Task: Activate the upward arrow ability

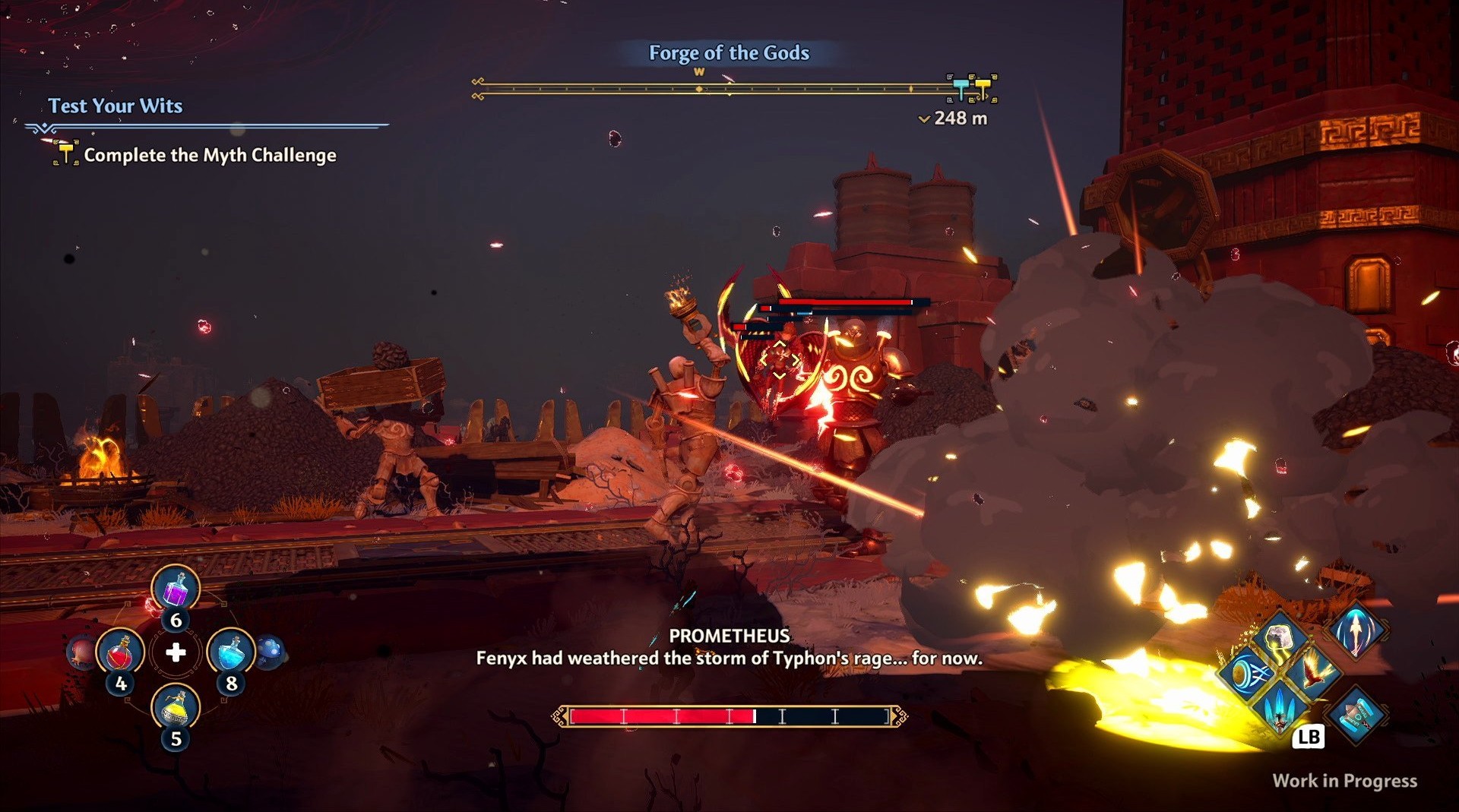Action: 1356,630
